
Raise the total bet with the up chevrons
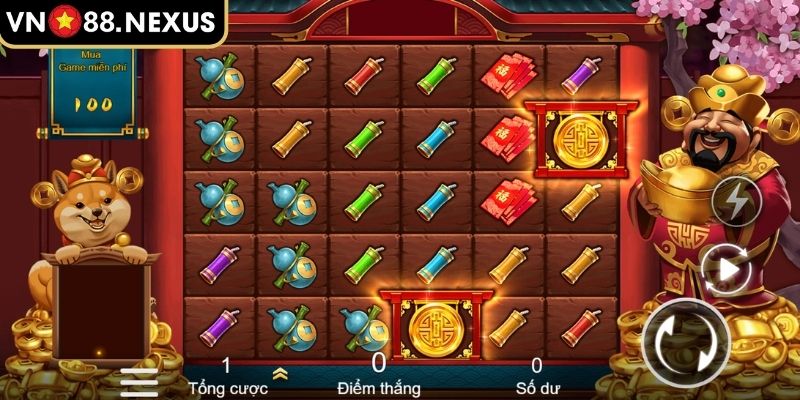click(x=279, y=373)
